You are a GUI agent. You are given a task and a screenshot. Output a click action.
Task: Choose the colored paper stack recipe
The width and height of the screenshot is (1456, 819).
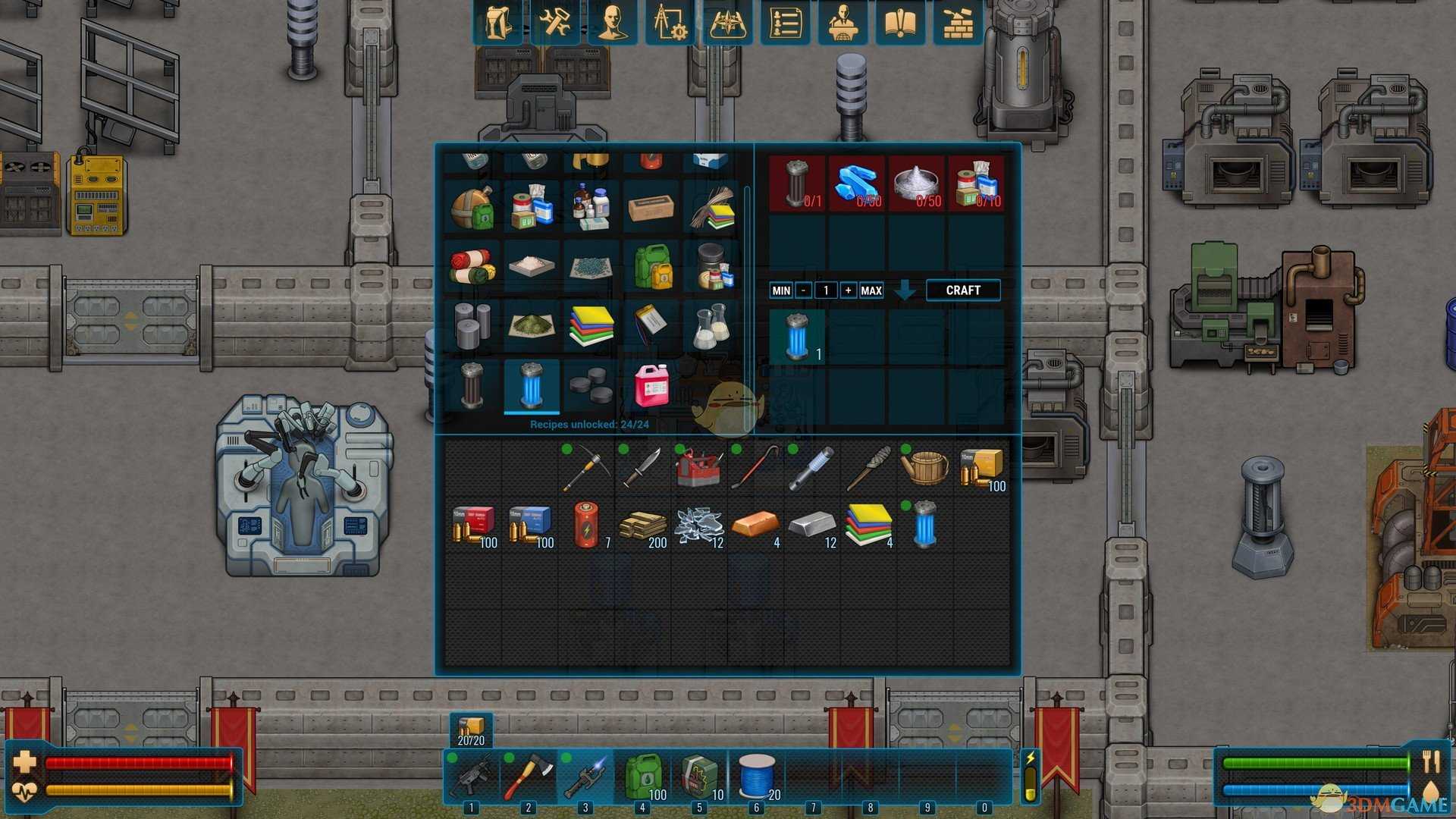[591, 325]
